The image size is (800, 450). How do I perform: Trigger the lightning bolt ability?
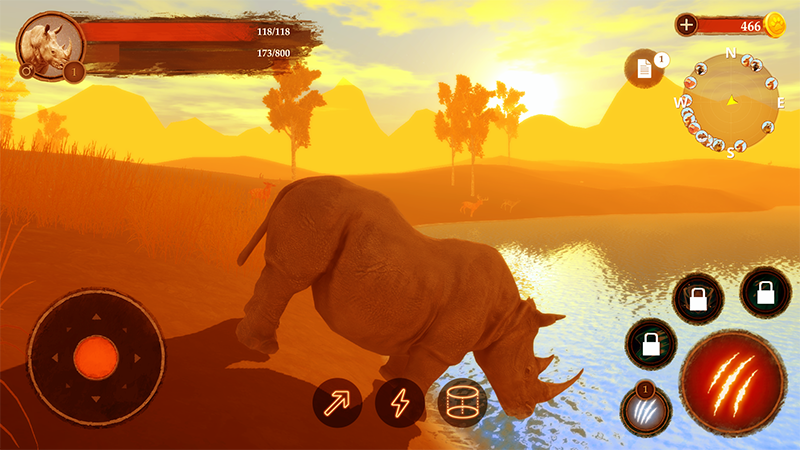coord(400,404)
